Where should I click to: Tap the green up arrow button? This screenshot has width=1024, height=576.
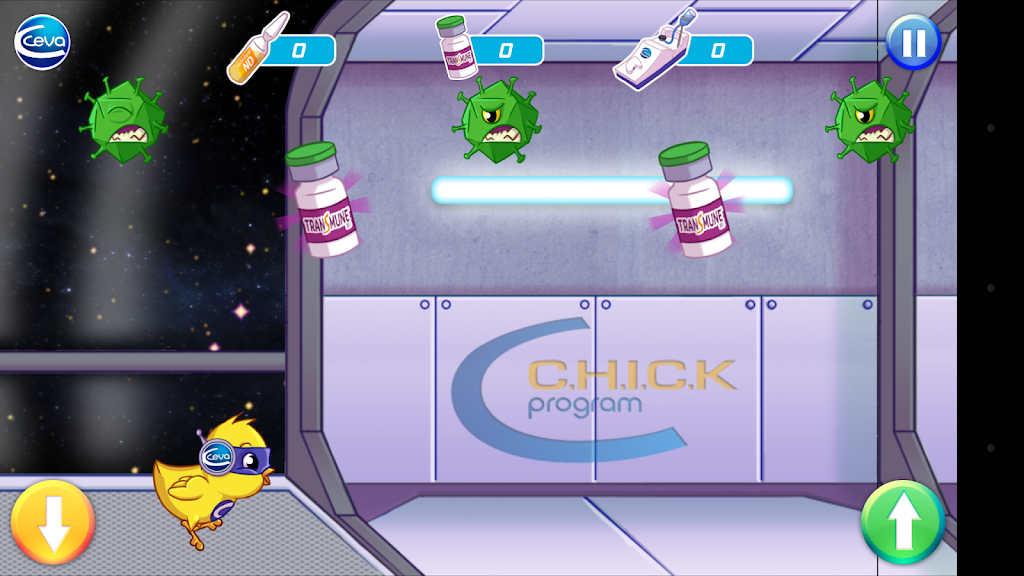(903, 522)
